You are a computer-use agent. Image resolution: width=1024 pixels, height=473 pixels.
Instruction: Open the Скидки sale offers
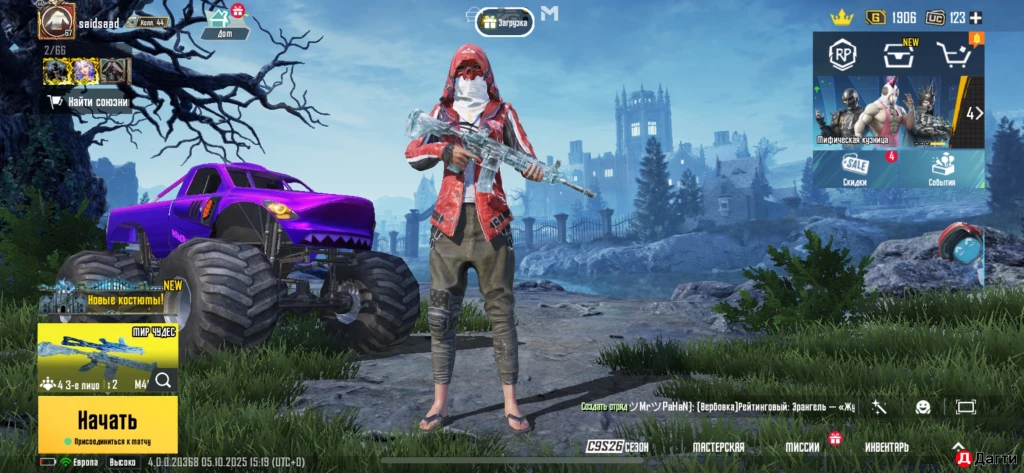(855, 169)
